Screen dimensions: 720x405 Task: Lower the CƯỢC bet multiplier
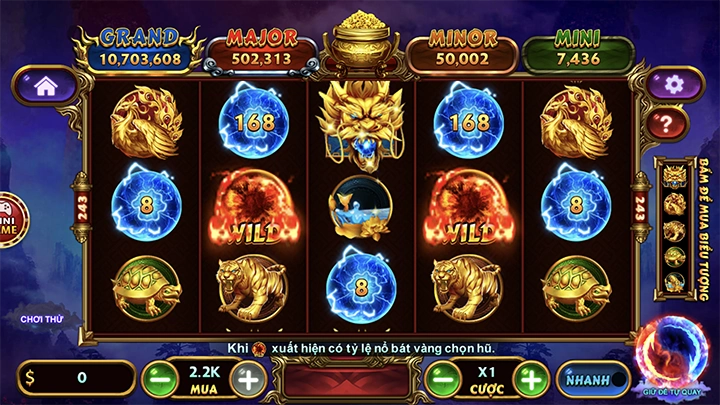point(441,379)
